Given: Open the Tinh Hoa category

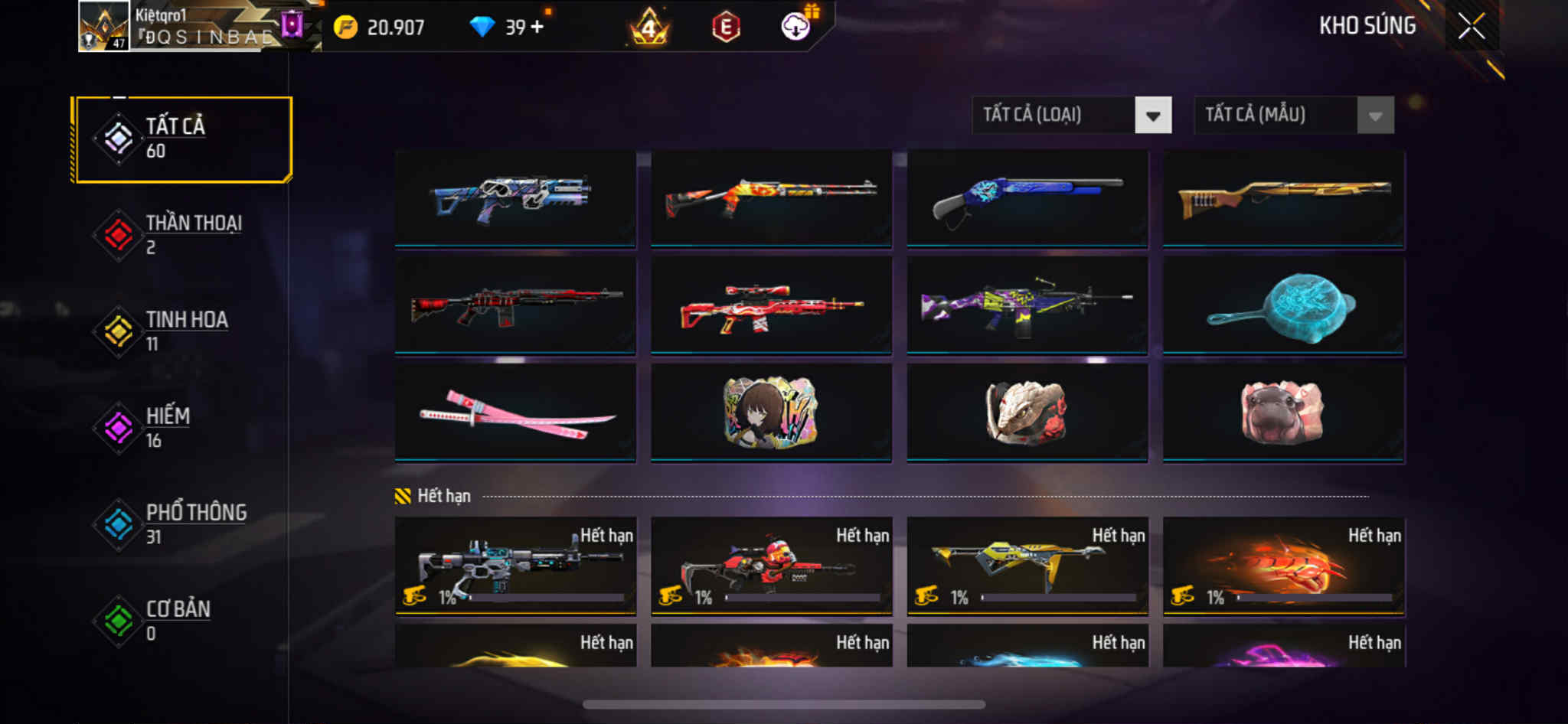Looking at the screenshot, I should point(182,331).
